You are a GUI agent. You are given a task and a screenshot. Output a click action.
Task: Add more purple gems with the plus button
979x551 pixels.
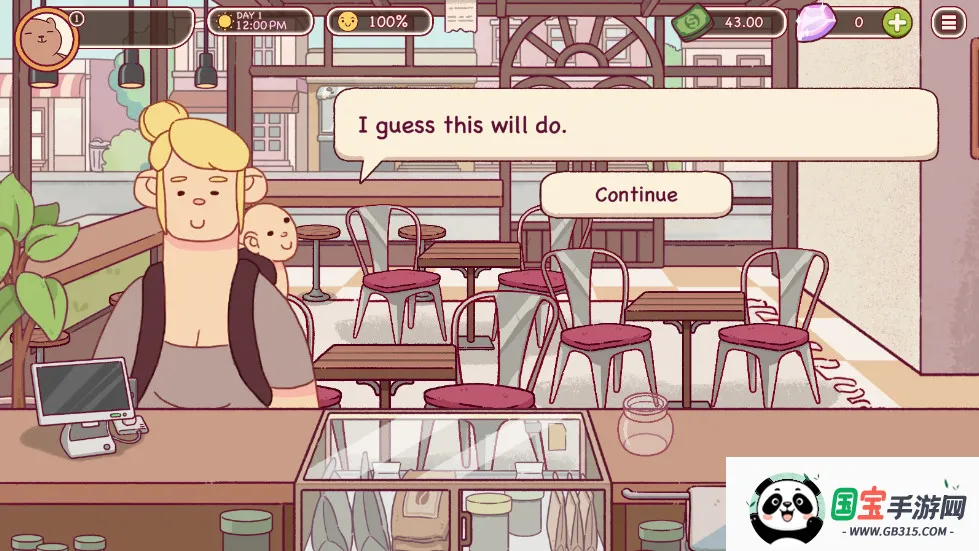click(x=897, y=22)
